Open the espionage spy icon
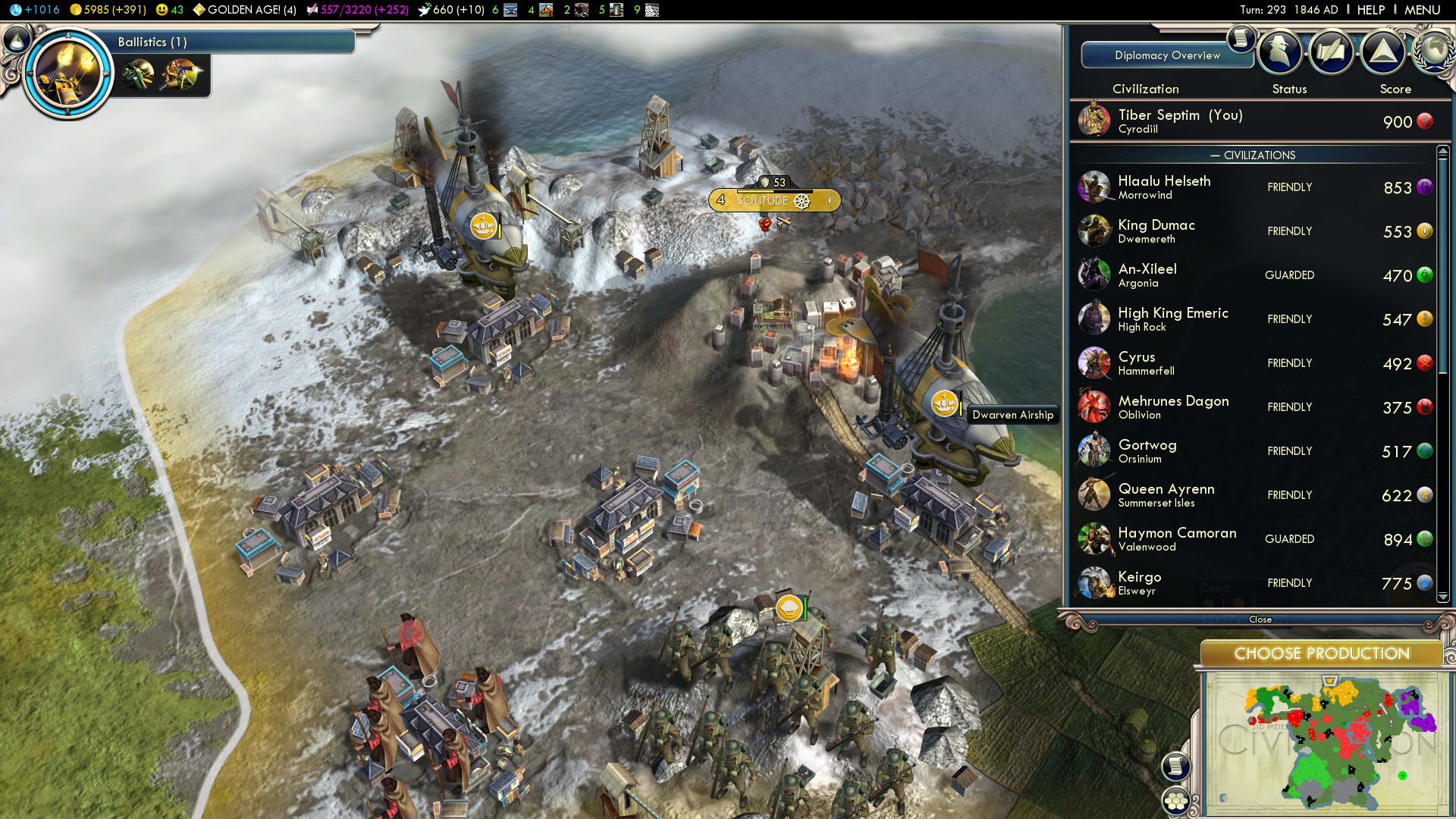1456x819 pixels. [x=1280, y=52]
